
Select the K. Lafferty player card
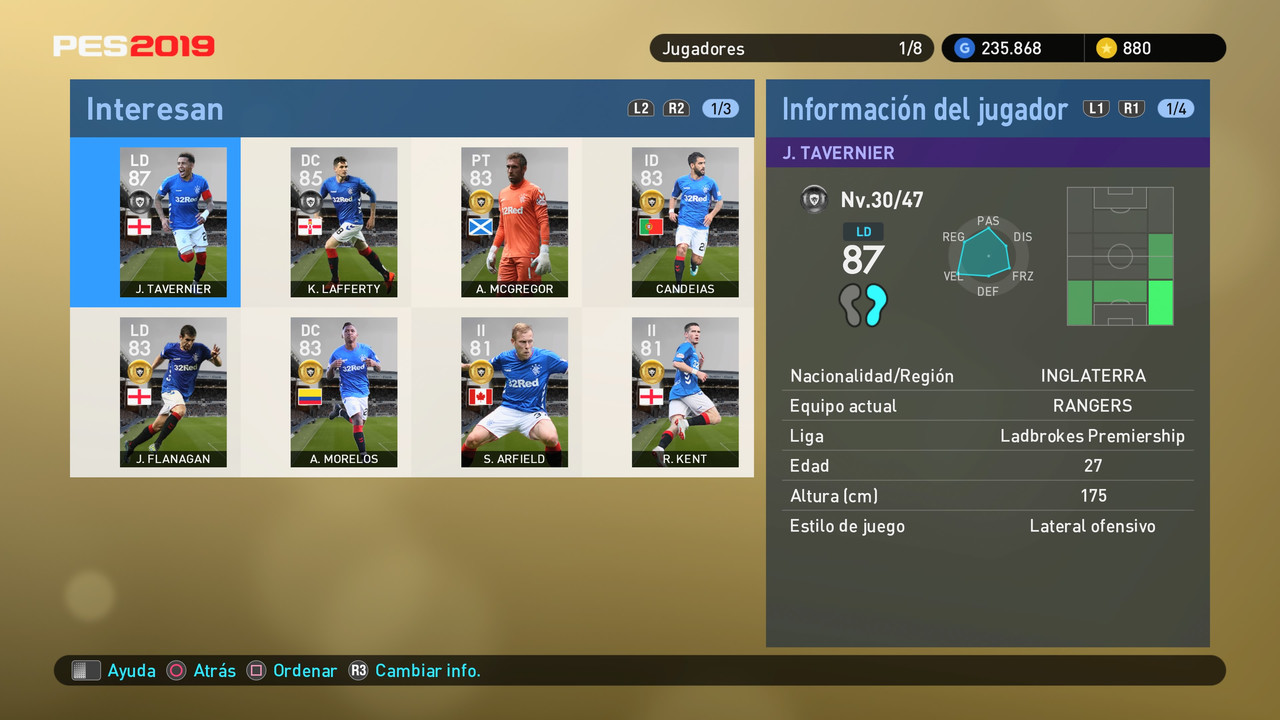click(x=344, y=222)
